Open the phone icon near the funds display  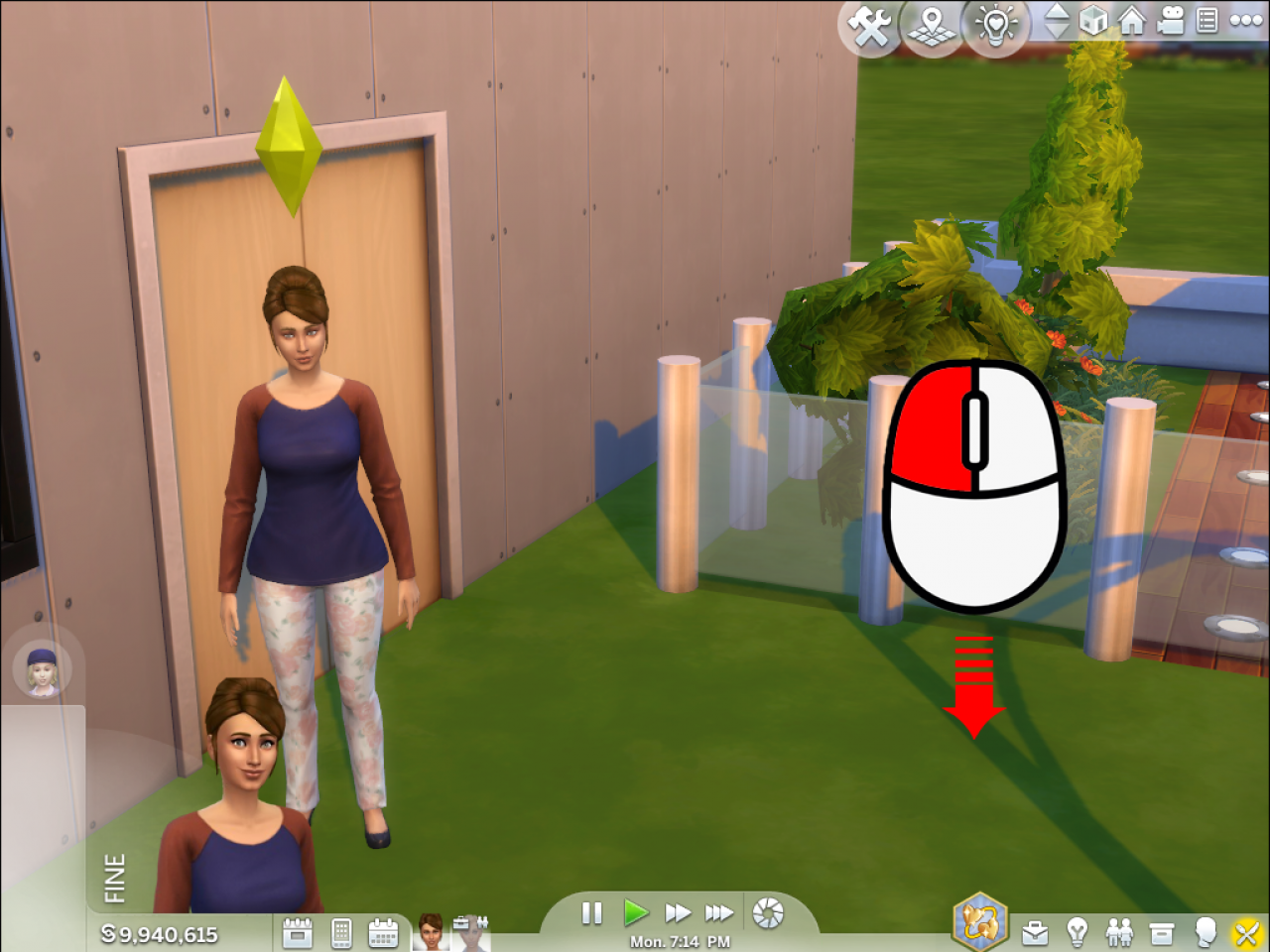pos(342,933)
